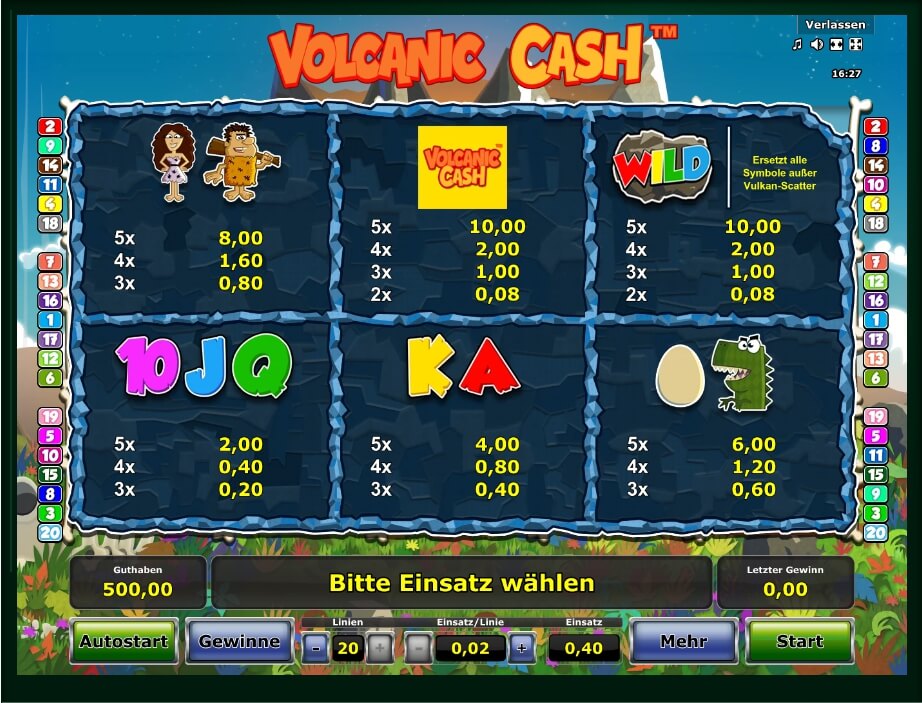Increase the number of Linien
Image resolution: width=922 pixels, height=703 pixels.
pyautogui.click(x=379, y=647)
